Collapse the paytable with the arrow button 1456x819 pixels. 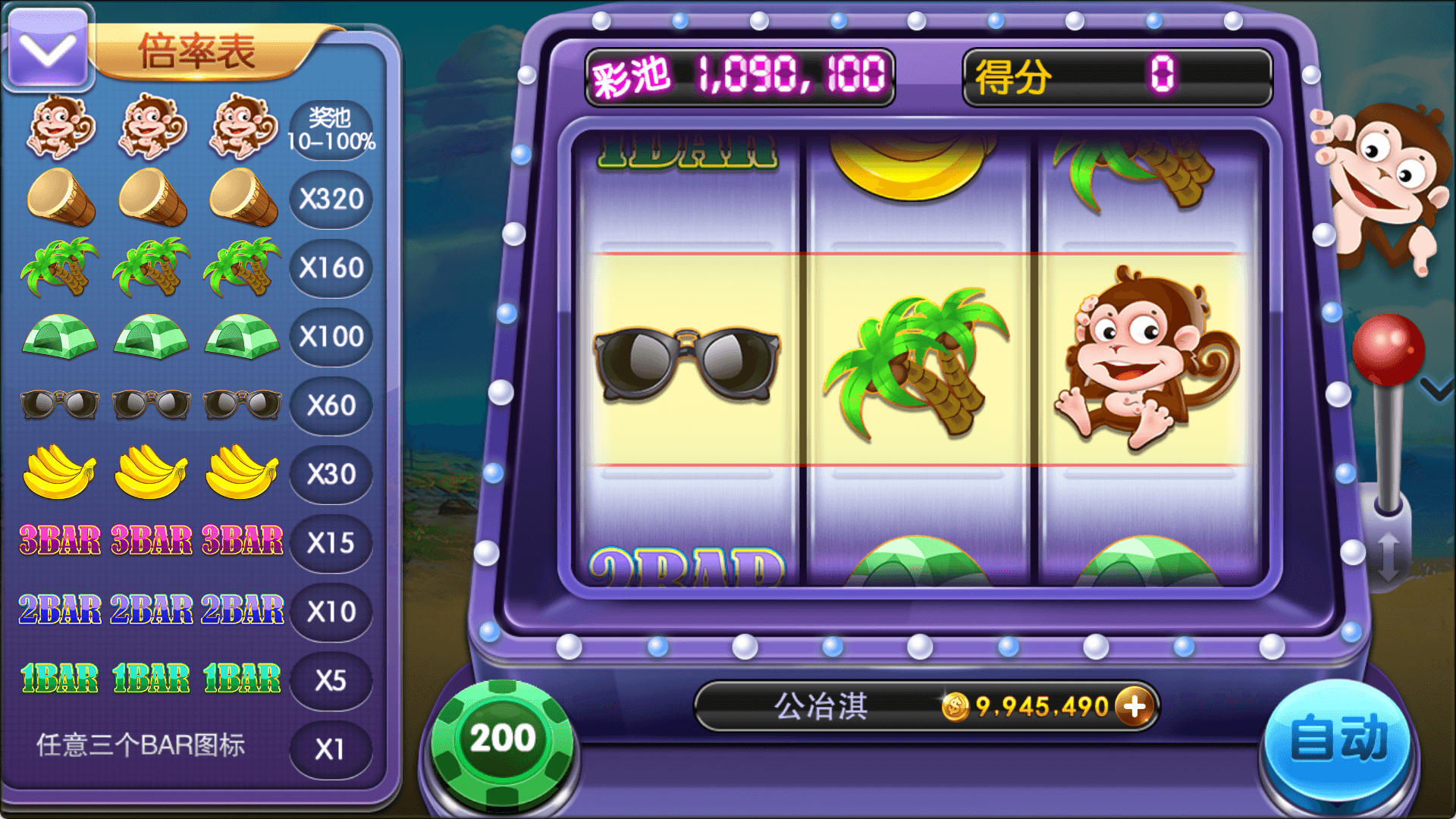(47, 49)
